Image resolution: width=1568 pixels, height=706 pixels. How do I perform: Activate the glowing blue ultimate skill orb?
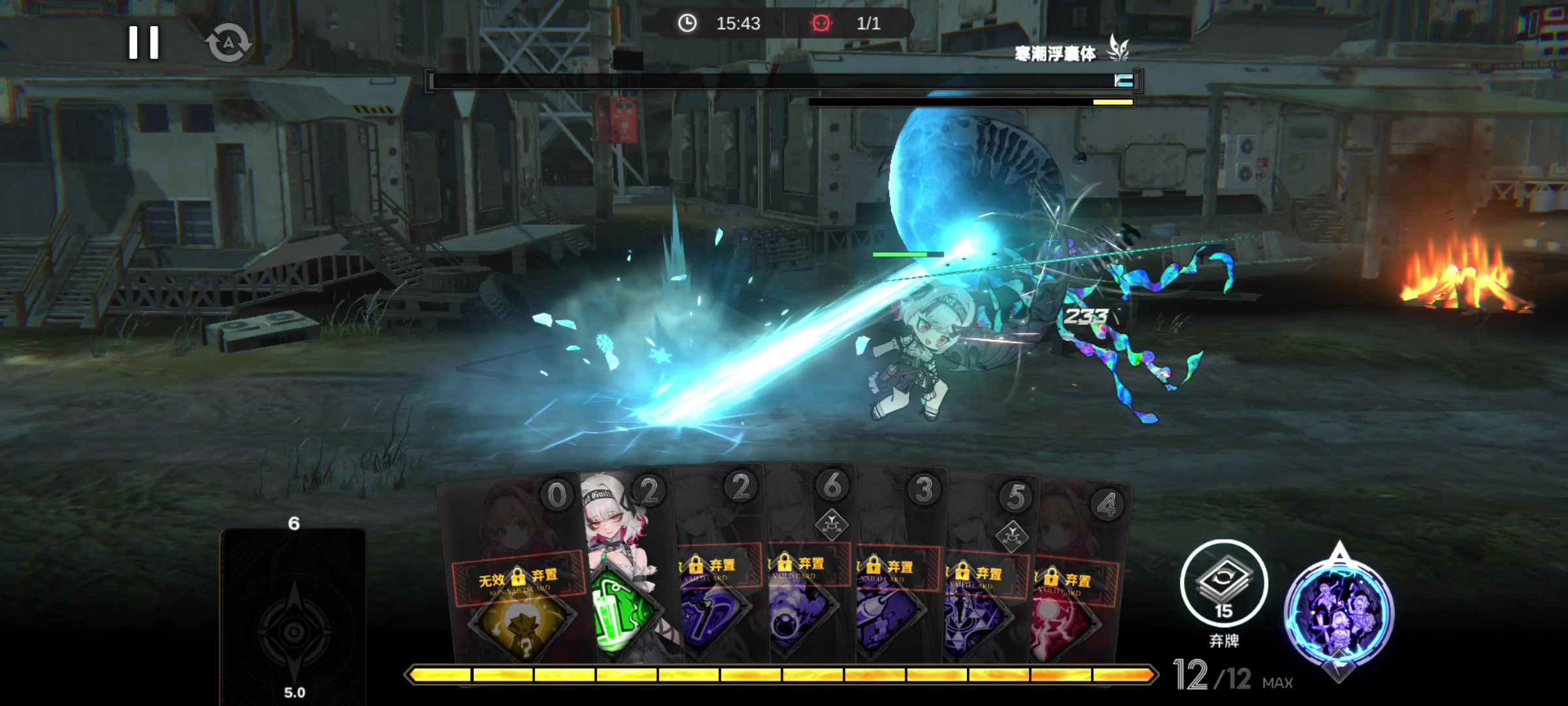[1339, 613]
